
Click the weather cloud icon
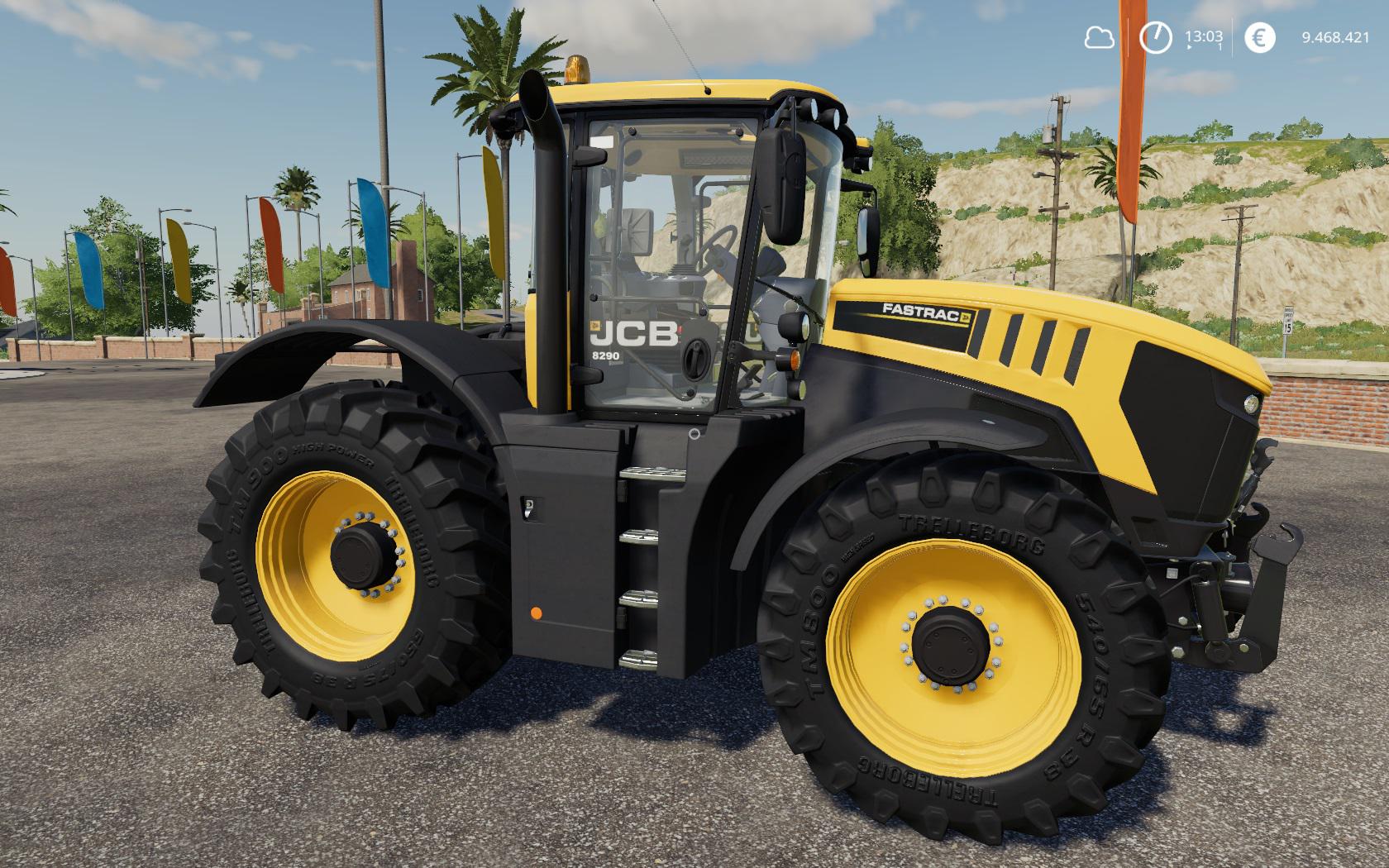click(1100, 37)
